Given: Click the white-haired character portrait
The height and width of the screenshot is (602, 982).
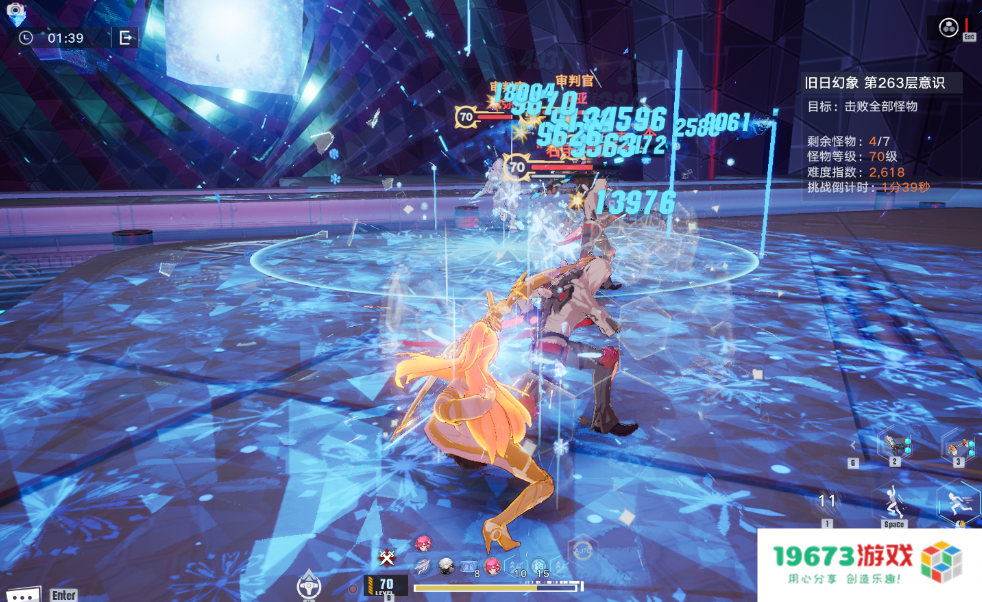Looking at the screenshot, I should (x=446, y=566).
